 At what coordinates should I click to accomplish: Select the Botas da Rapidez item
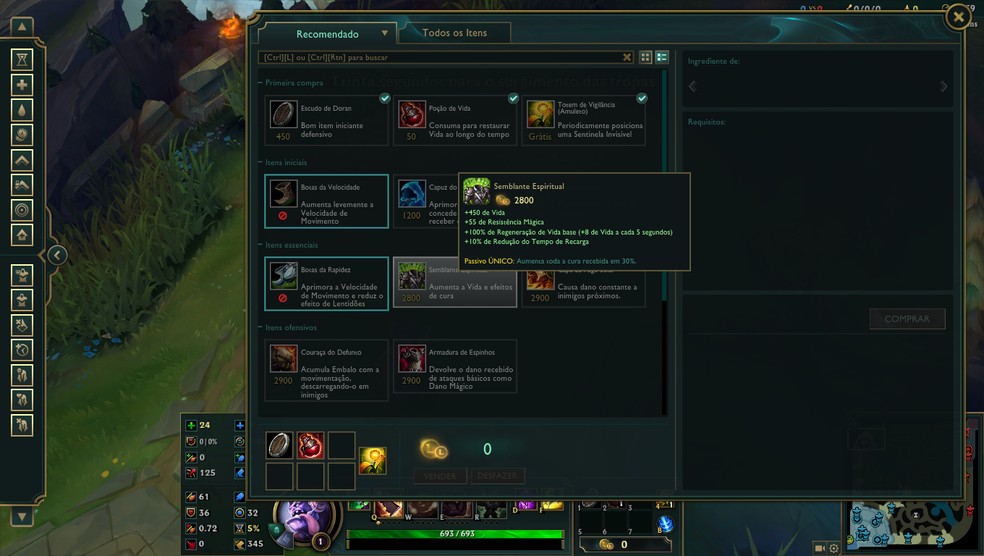click(327, 283)
